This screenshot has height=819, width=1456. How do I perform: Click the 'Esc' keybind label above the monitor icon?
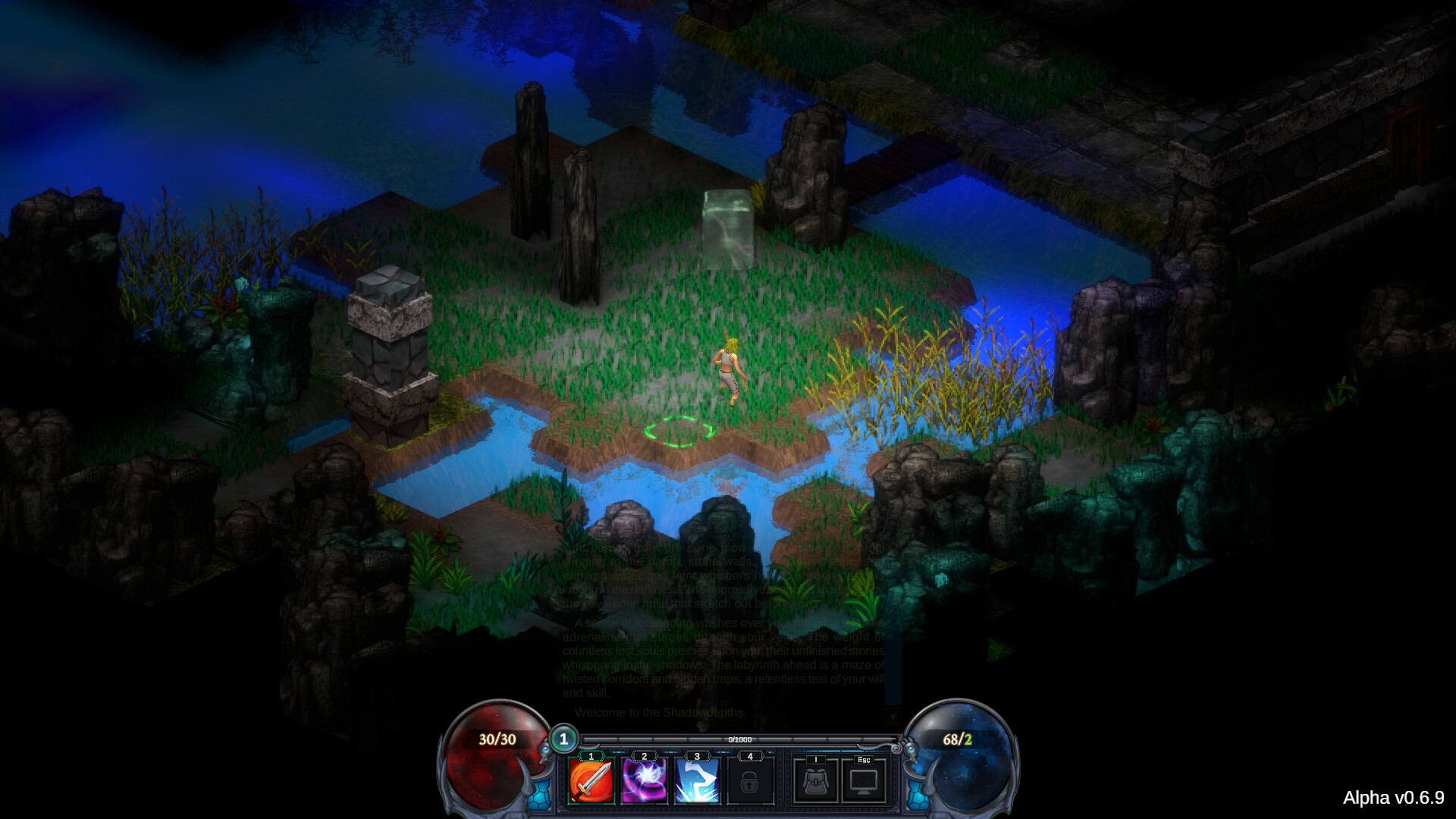coord(862,761)
